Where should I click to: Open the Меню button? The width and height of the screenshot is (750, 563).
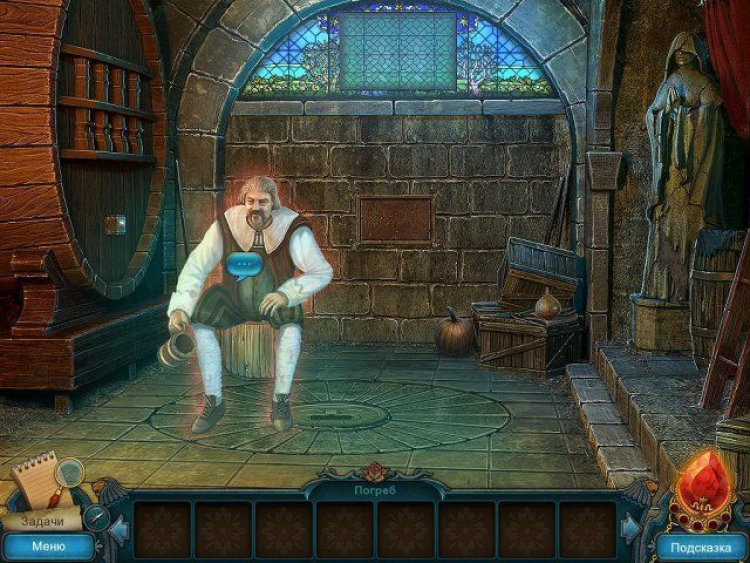click(48, 546)
